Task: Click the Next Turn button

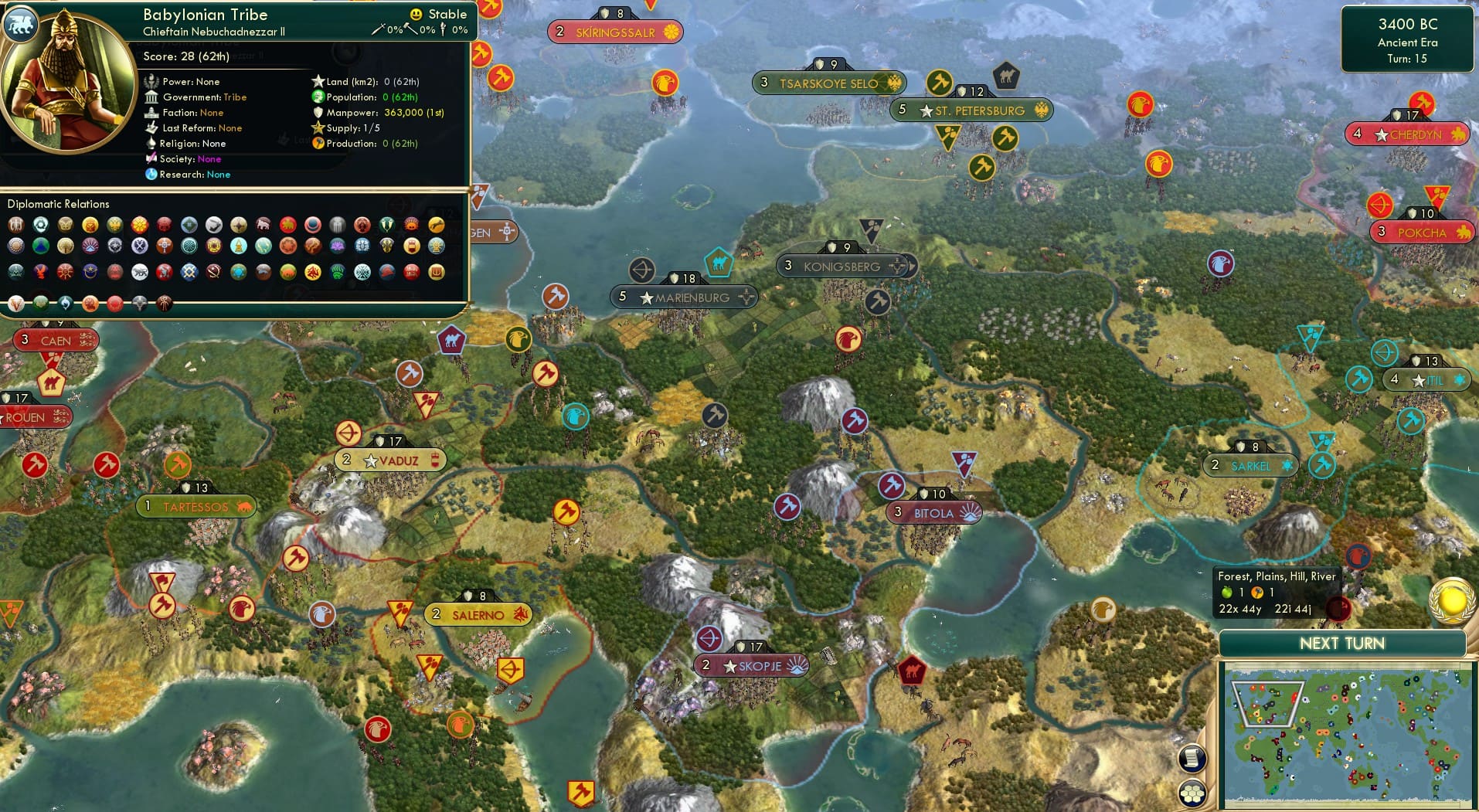Action: click(1341, 643)
